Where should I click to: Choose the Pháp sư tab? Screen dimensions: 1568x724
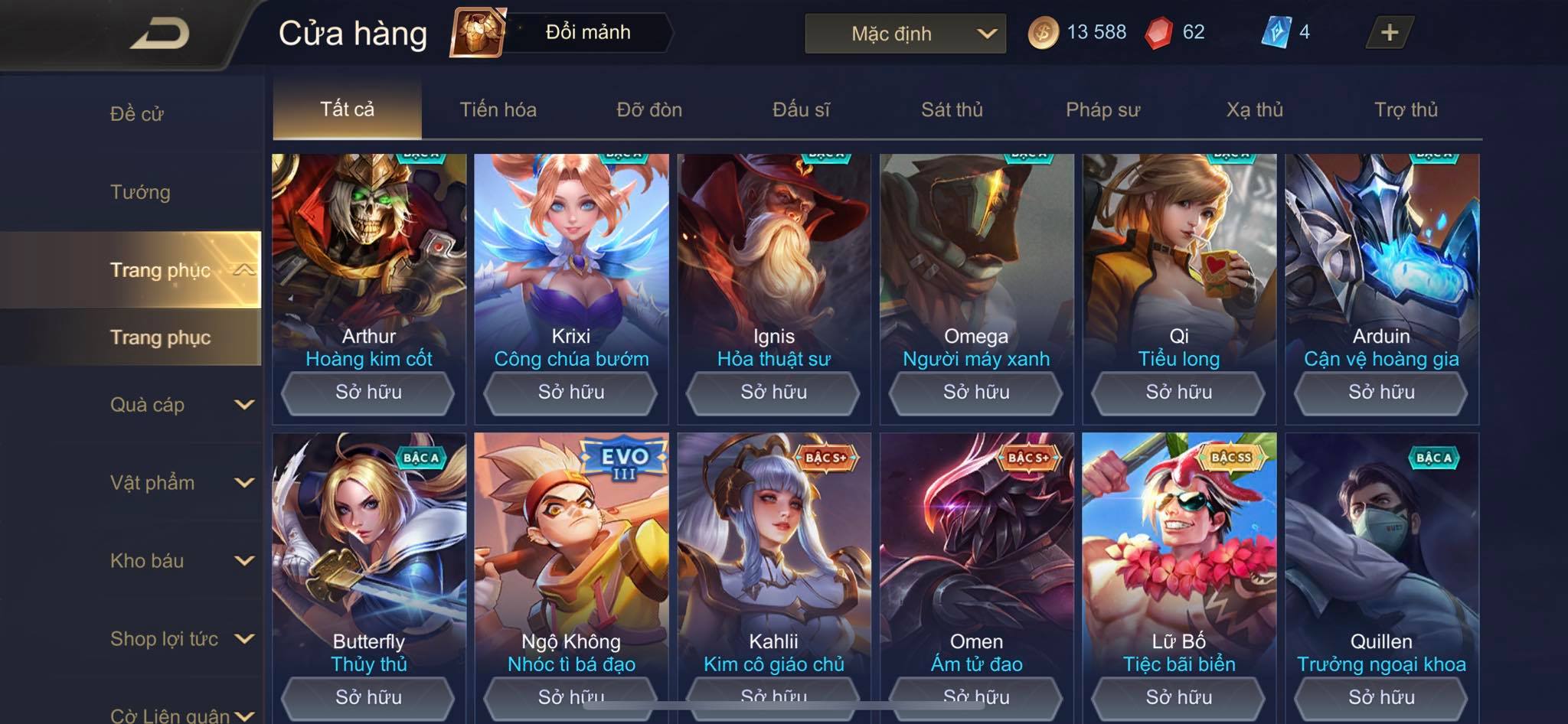pos(1102,109)
